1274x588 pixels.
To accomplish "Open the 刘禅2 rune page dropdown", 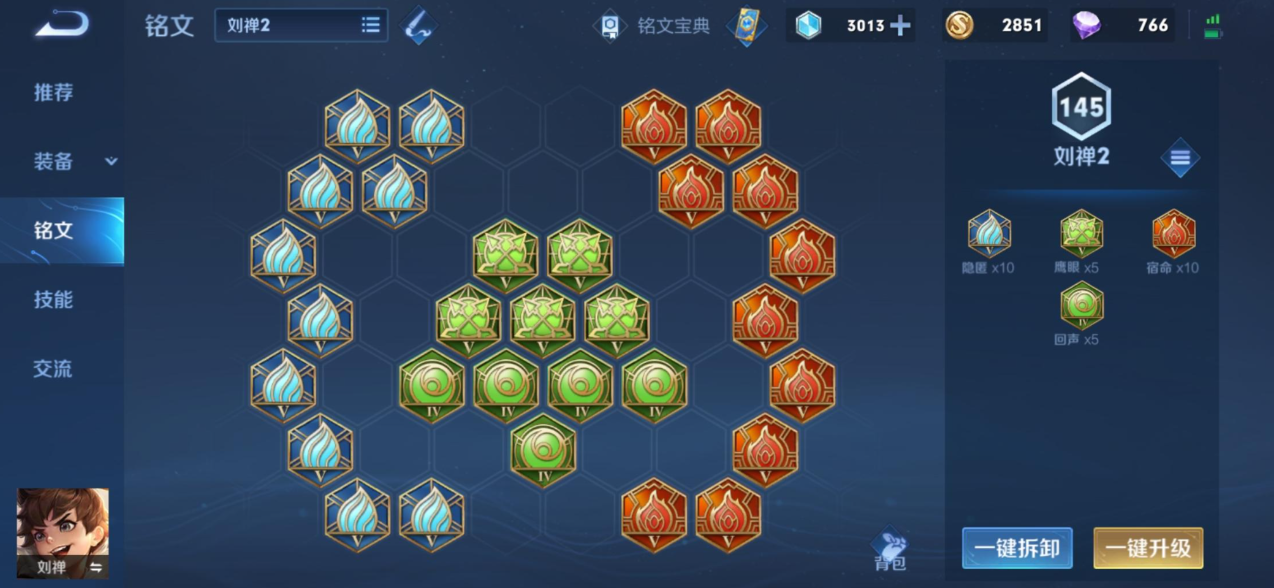I will (x=301, y=26).
